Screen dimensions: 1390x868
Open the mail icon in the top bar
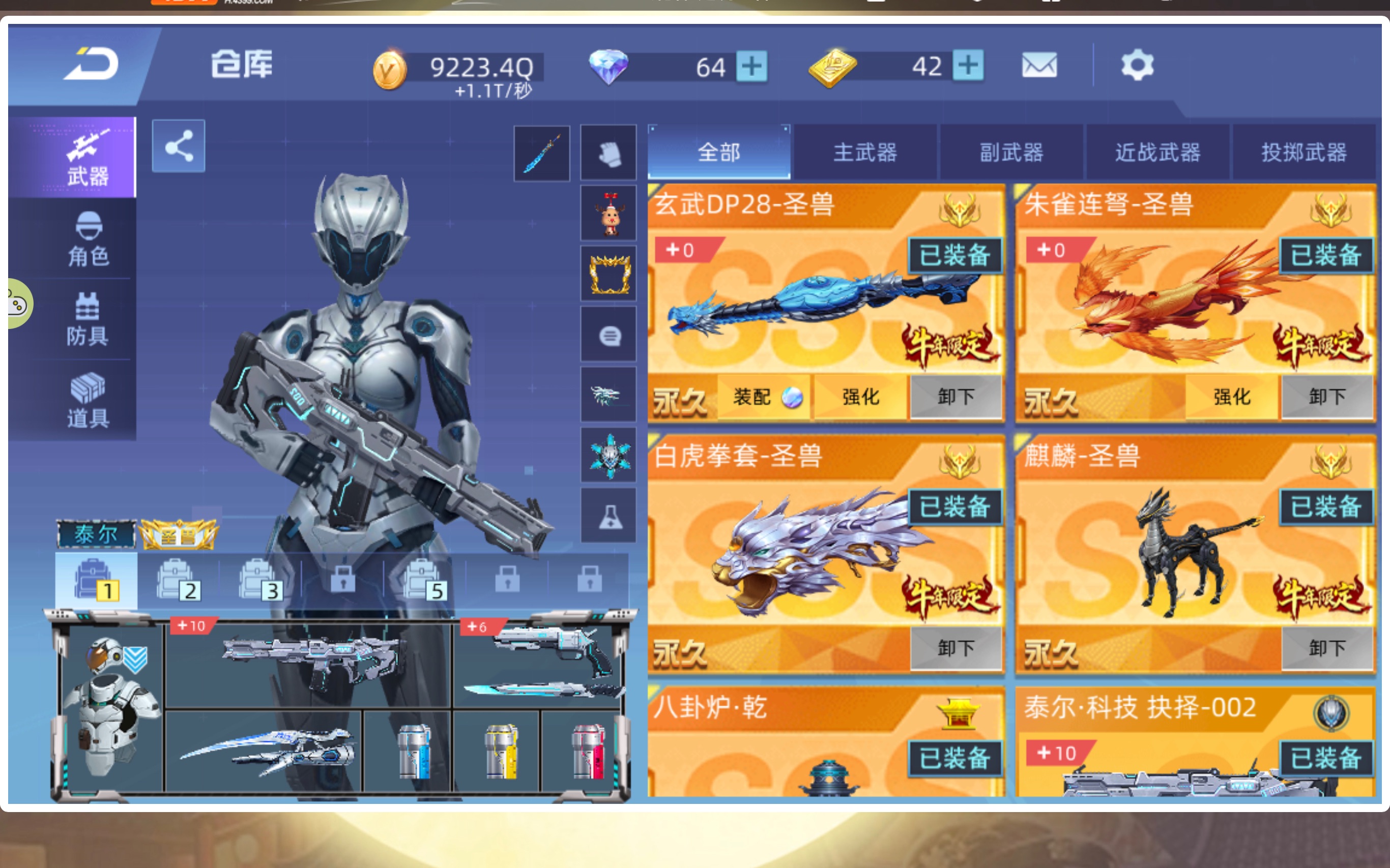[1039, 65]
